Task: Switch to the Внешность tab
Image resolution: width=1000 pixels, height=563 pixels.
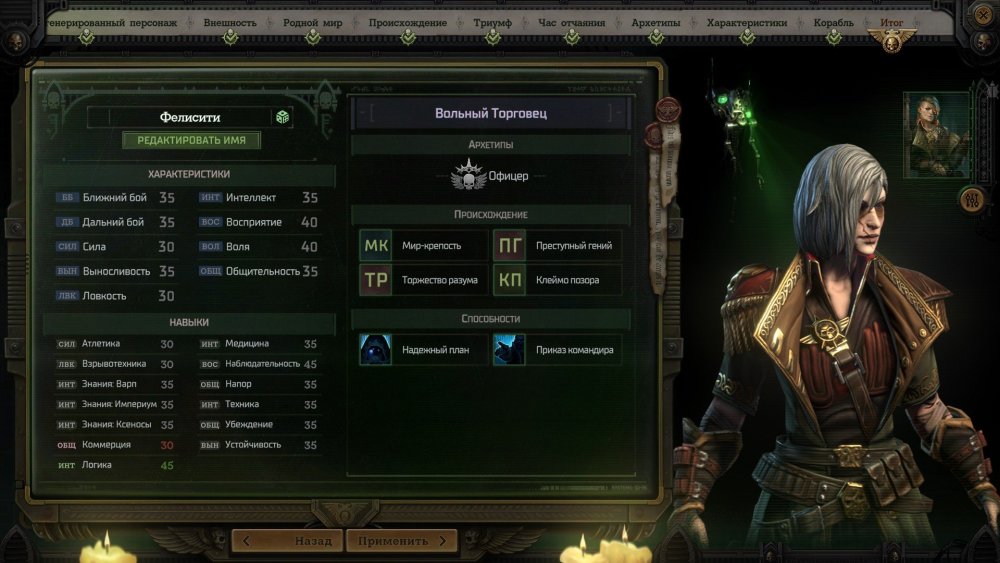Action: [230, 22]
